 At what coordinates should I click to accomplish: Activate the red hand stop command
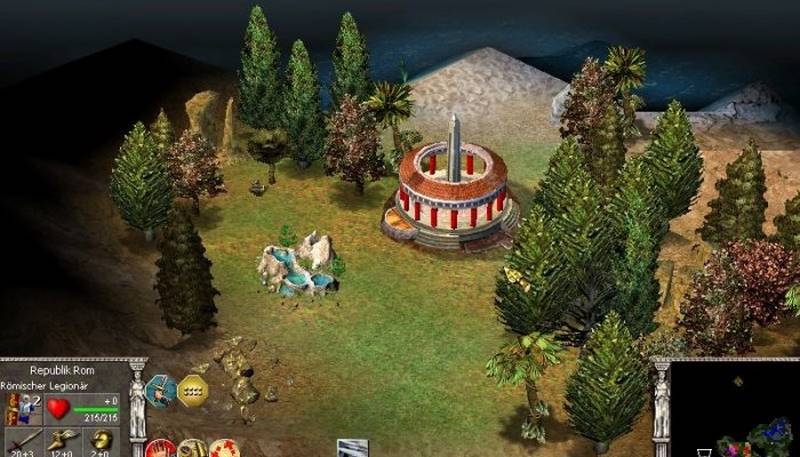point(161,449)
